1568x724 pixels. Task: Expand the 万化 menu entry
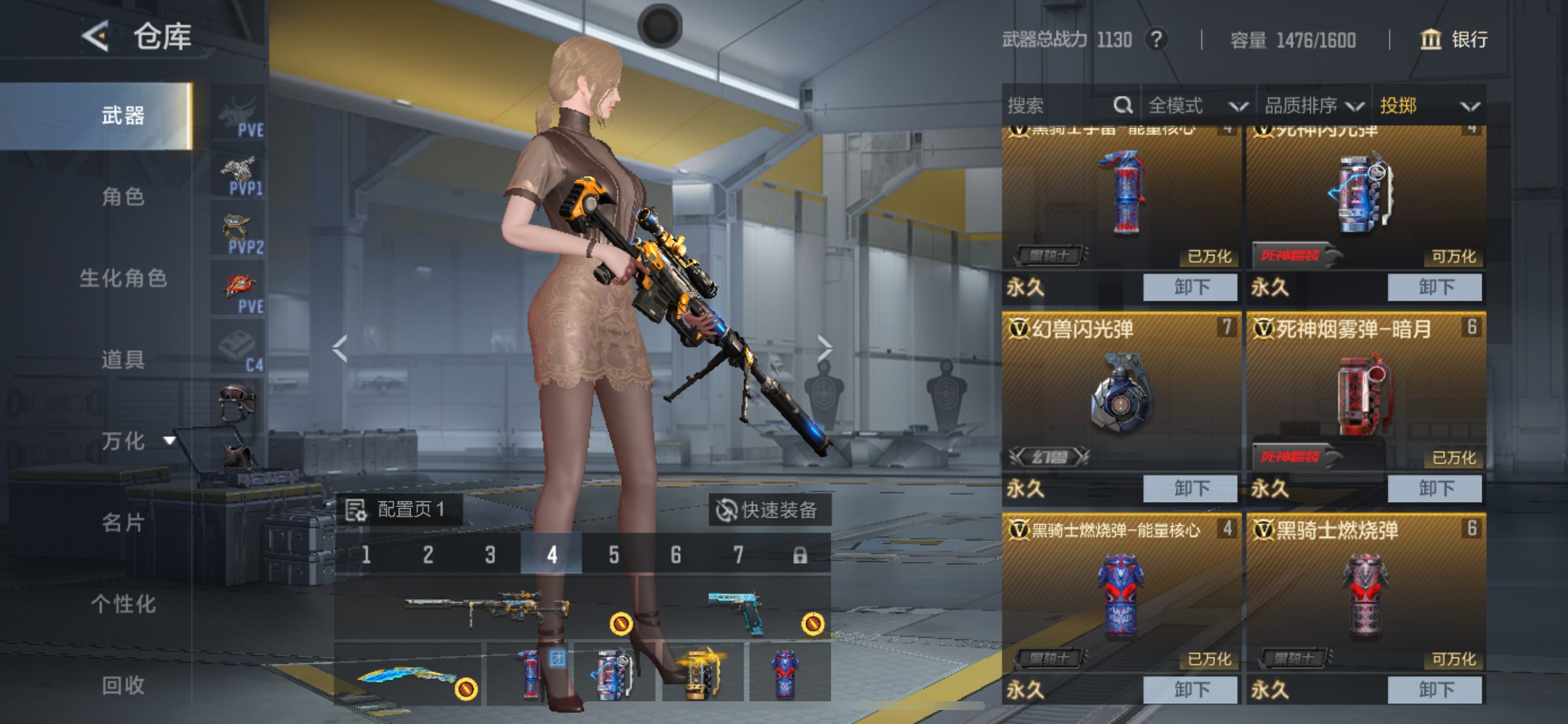pyautogui.click(x=136, y=441)
